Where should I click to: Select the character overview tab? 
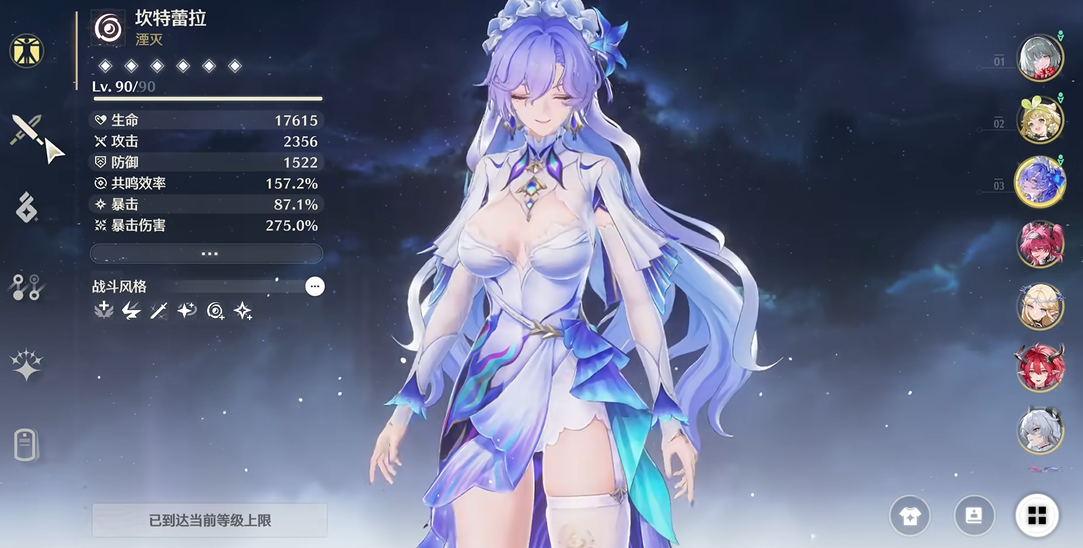pyautogui.click(x=27, y=50)
